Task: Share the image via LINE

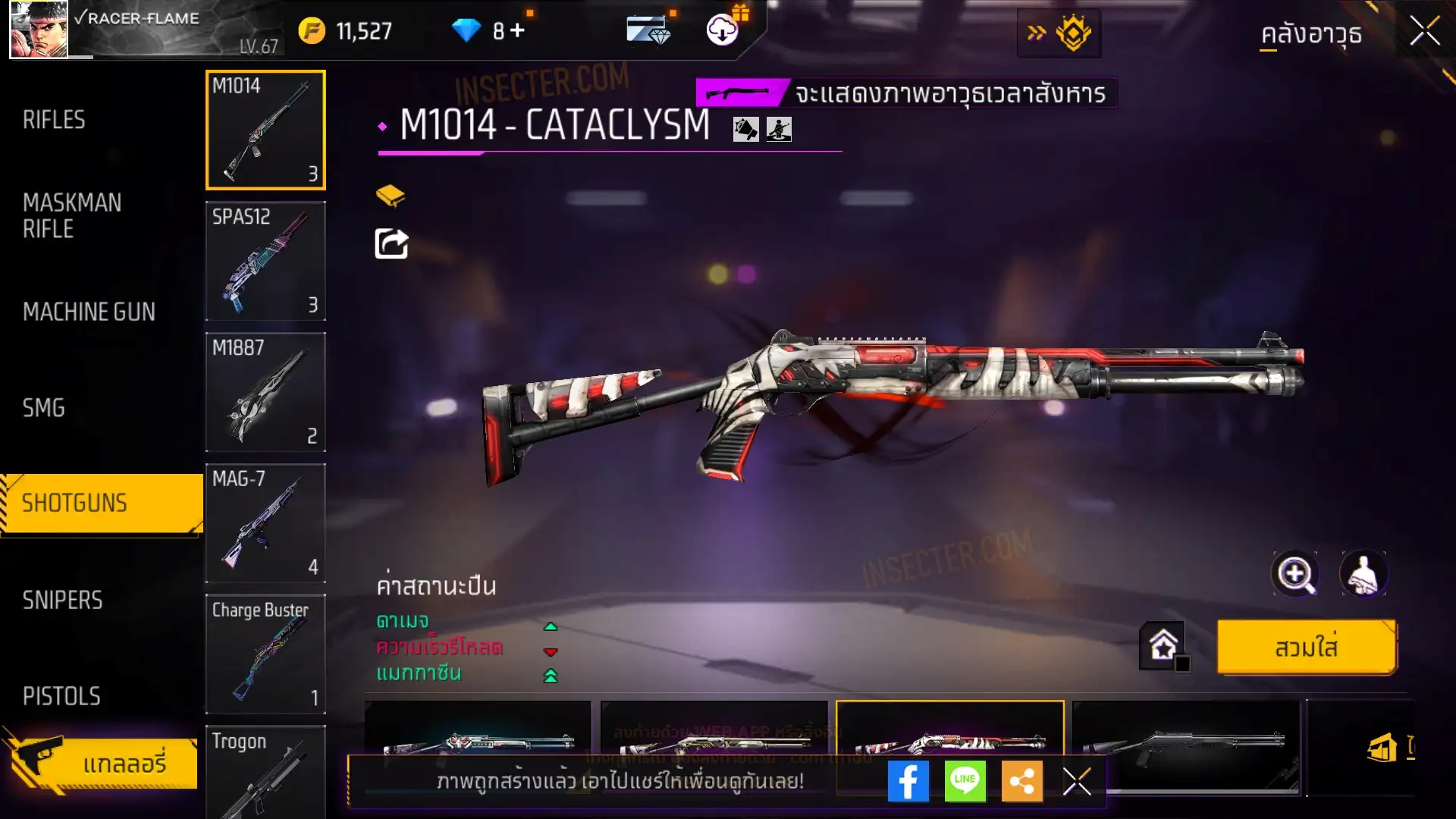Action: pyautogui.click(x=965, y=781)
